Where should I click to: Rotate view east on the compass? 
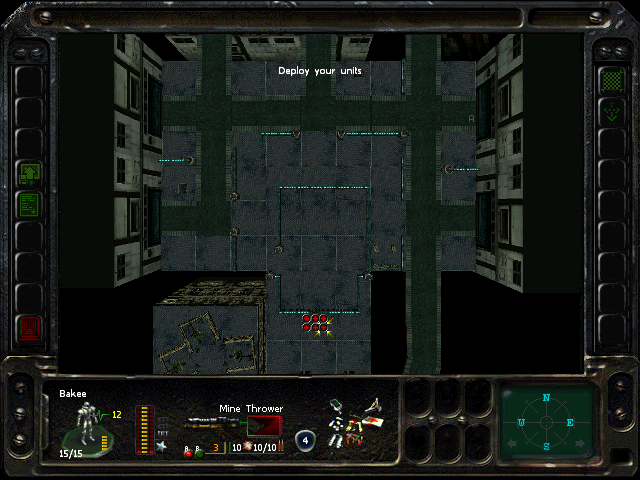(572, 423)
